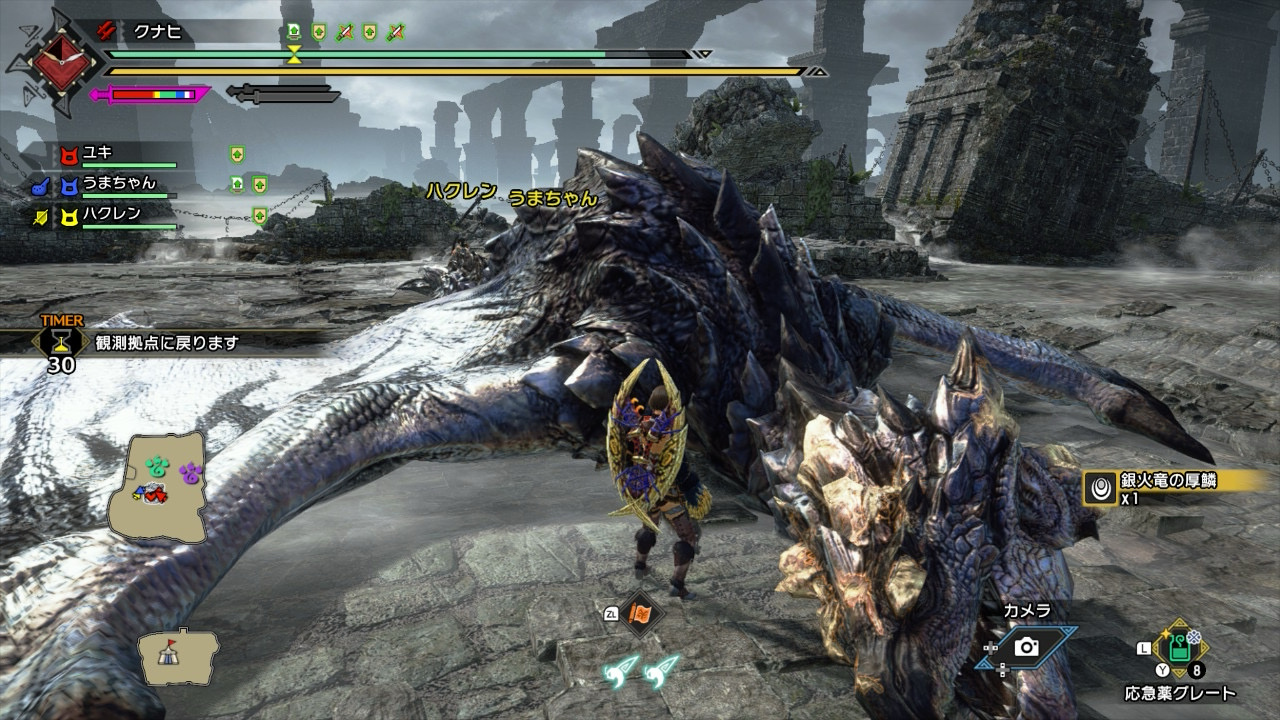Select the camp tent icon

[177, 655]
